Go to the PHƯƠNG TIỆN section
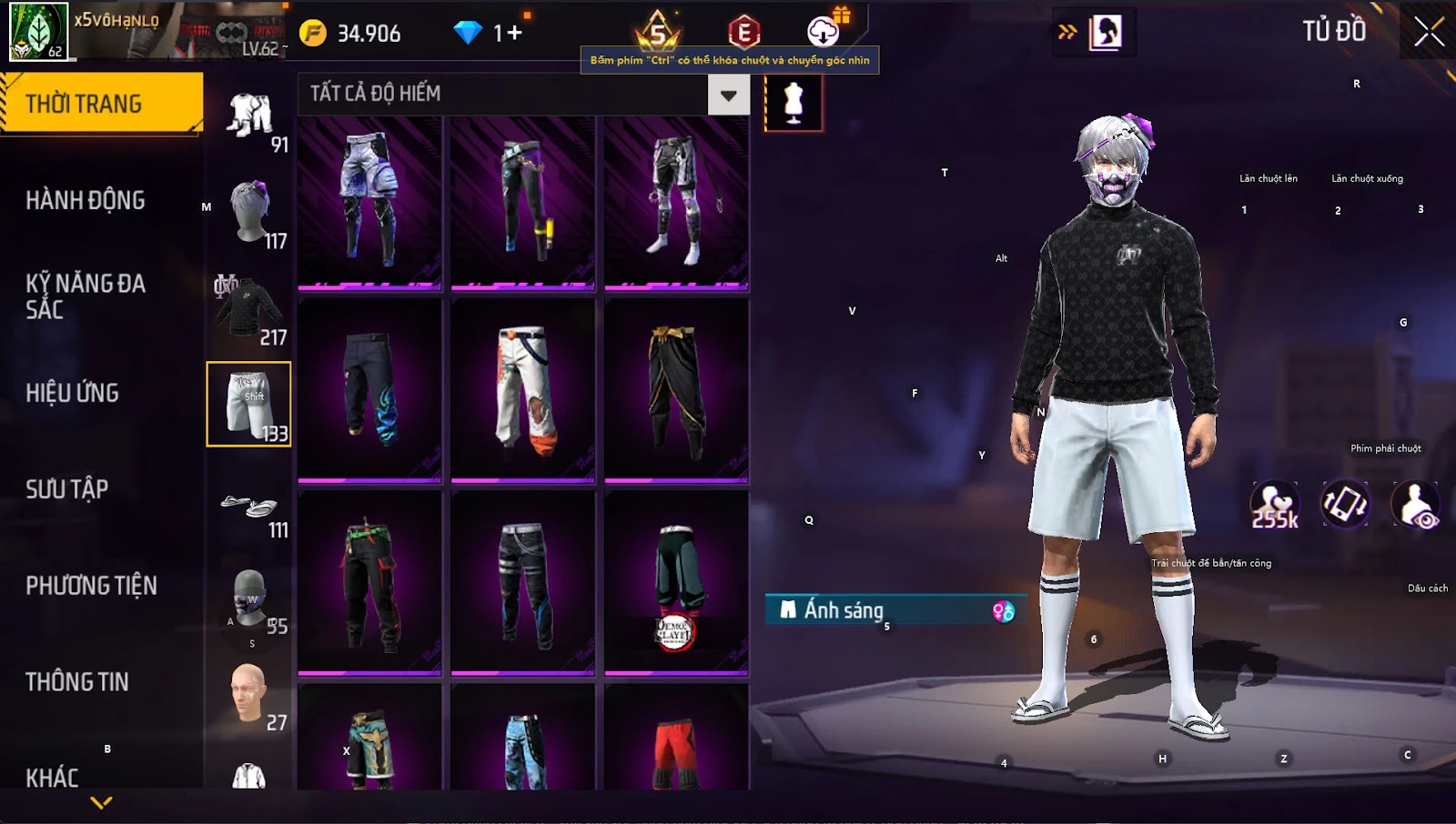 pyautogui.click(x=91, y=586)
